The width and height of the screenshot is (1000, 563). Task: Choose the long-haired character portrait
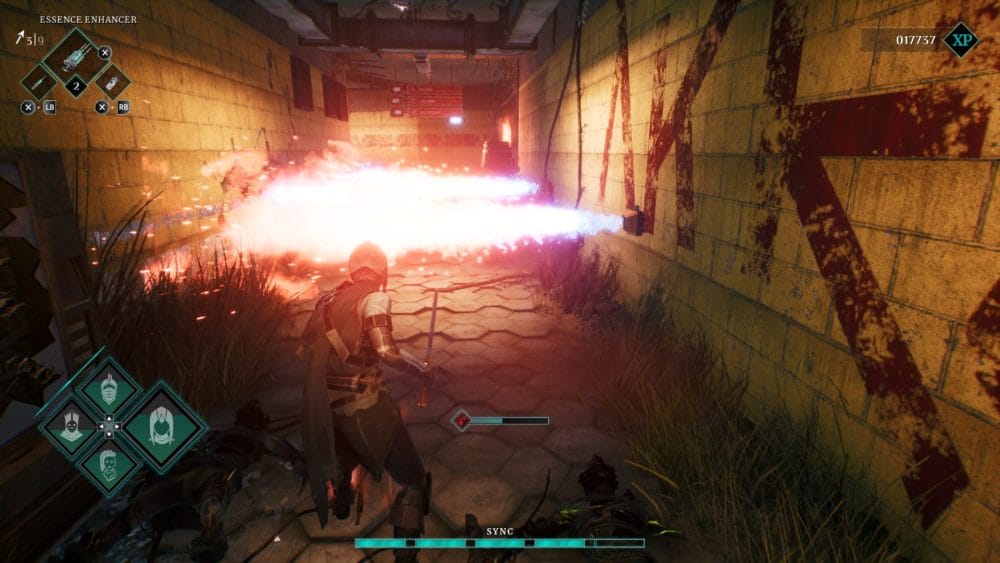[x=160, y=427]
